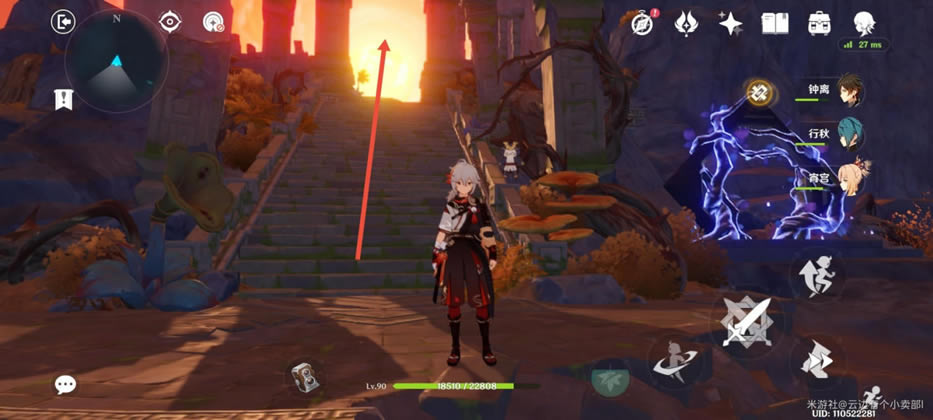Use the quick gadget slot

click(x=304, y=374)
